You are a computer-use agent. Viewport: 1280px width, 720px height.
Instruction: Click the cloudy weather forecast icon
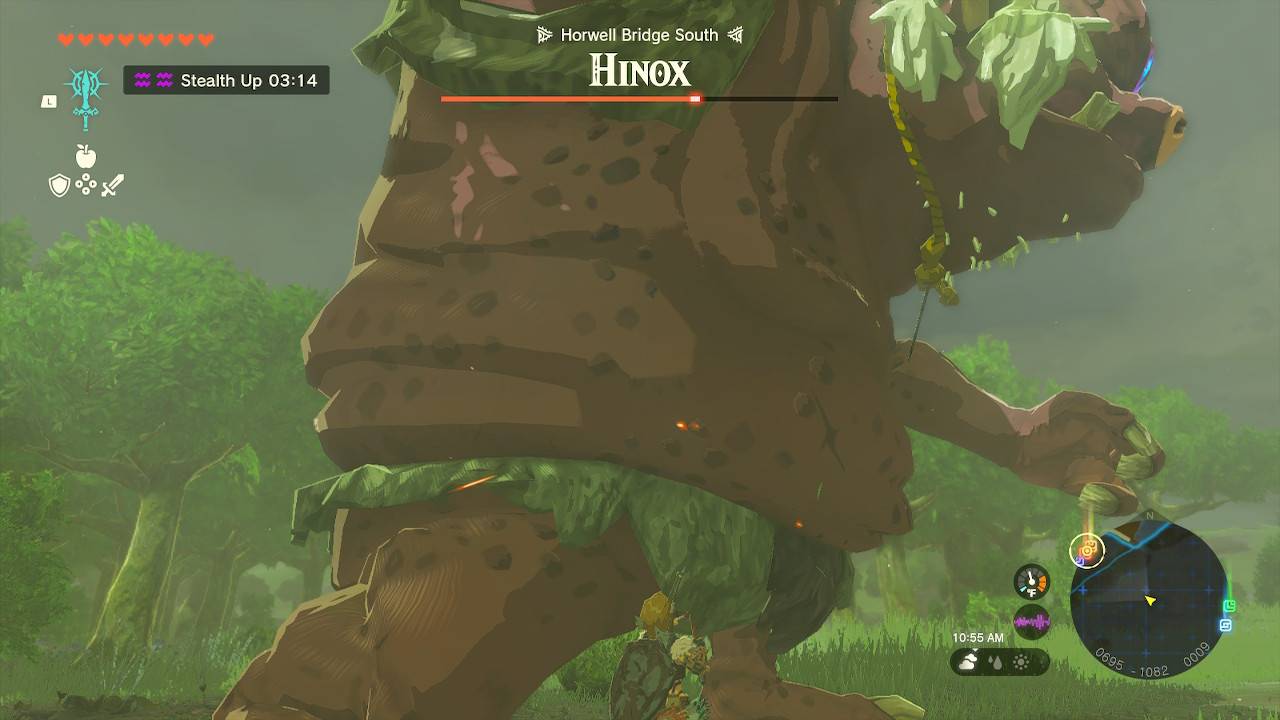(x=967, y=659)
